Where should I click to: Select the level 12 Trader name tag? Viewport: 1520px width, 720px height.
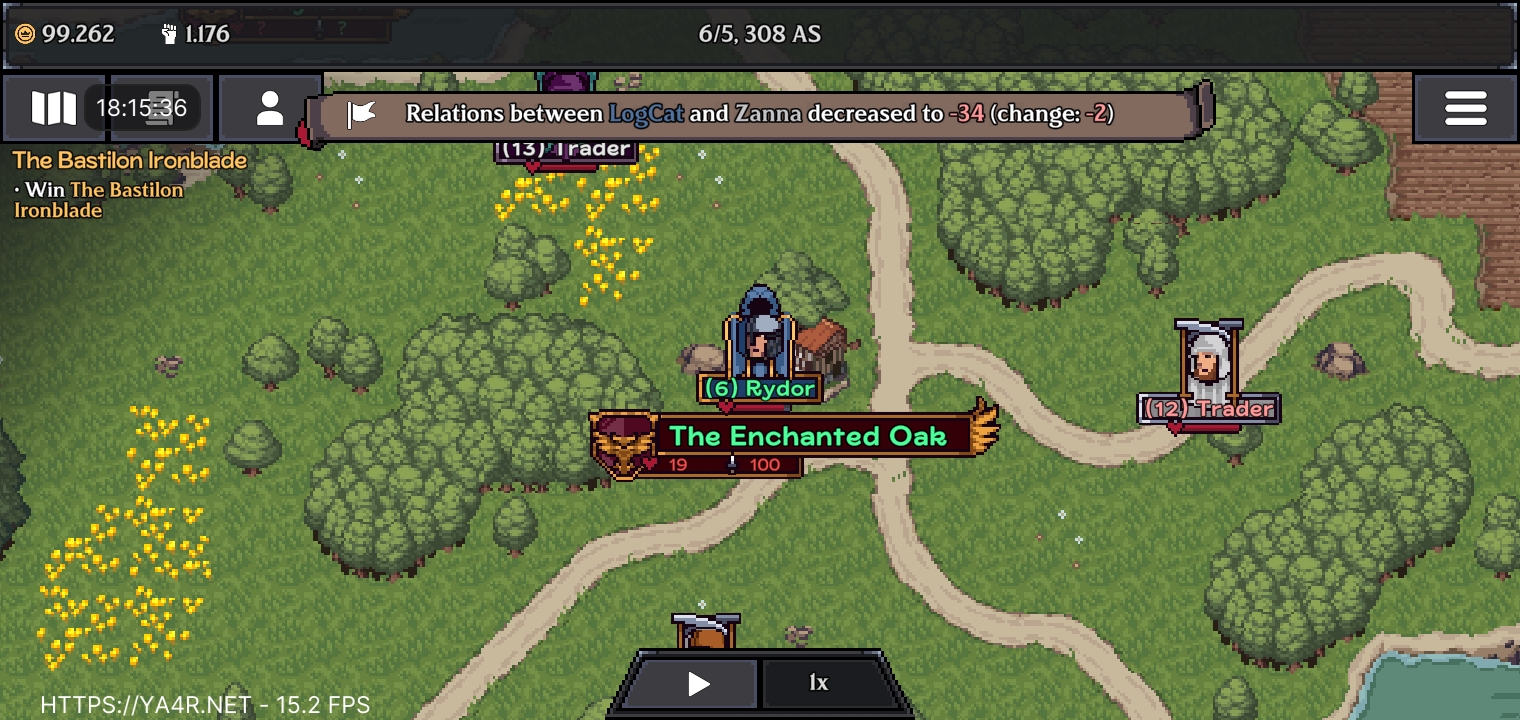point(1209,408)
